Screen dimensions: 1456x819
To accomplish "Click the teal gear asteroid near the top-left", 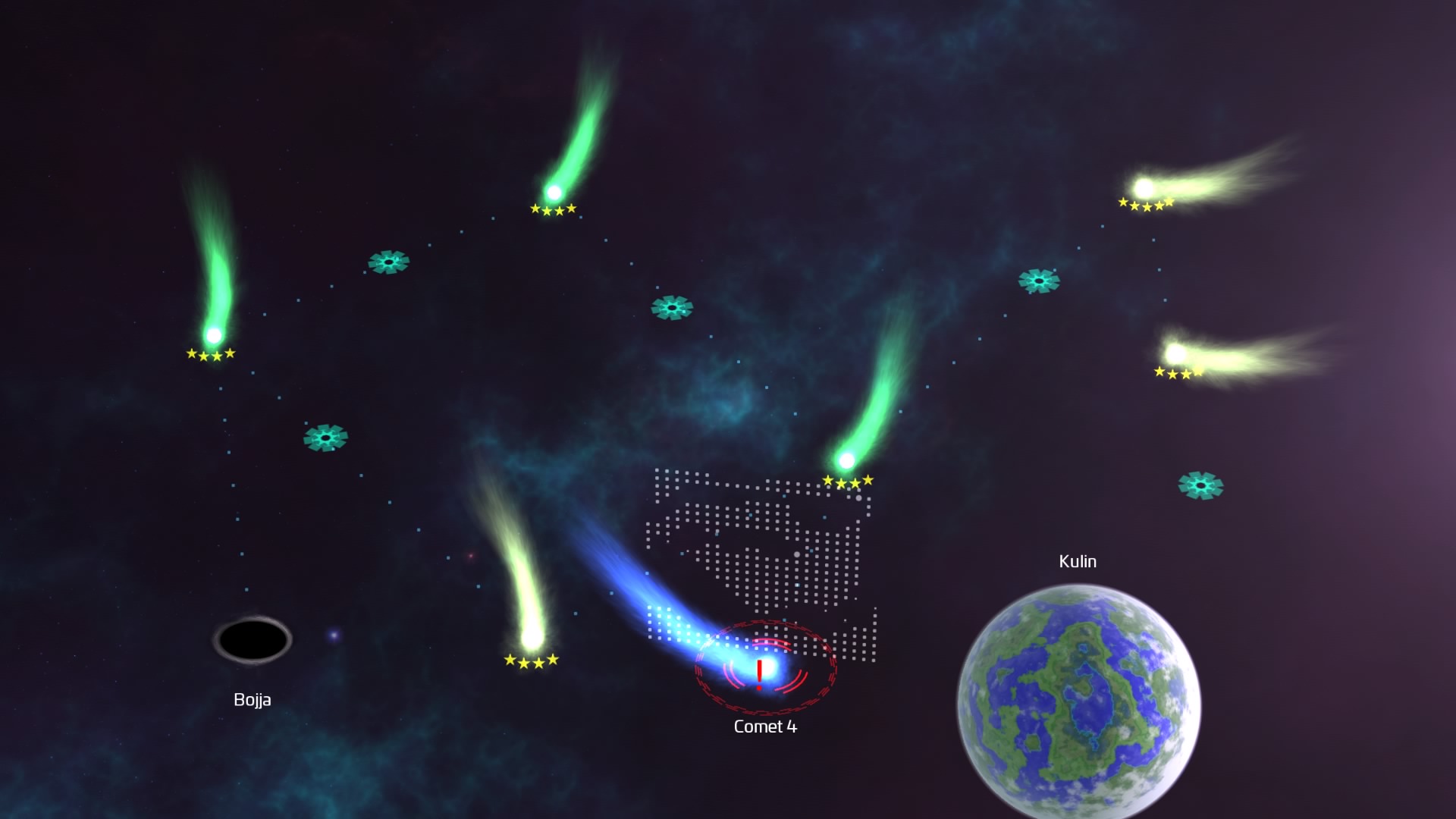I will [389, 262].
